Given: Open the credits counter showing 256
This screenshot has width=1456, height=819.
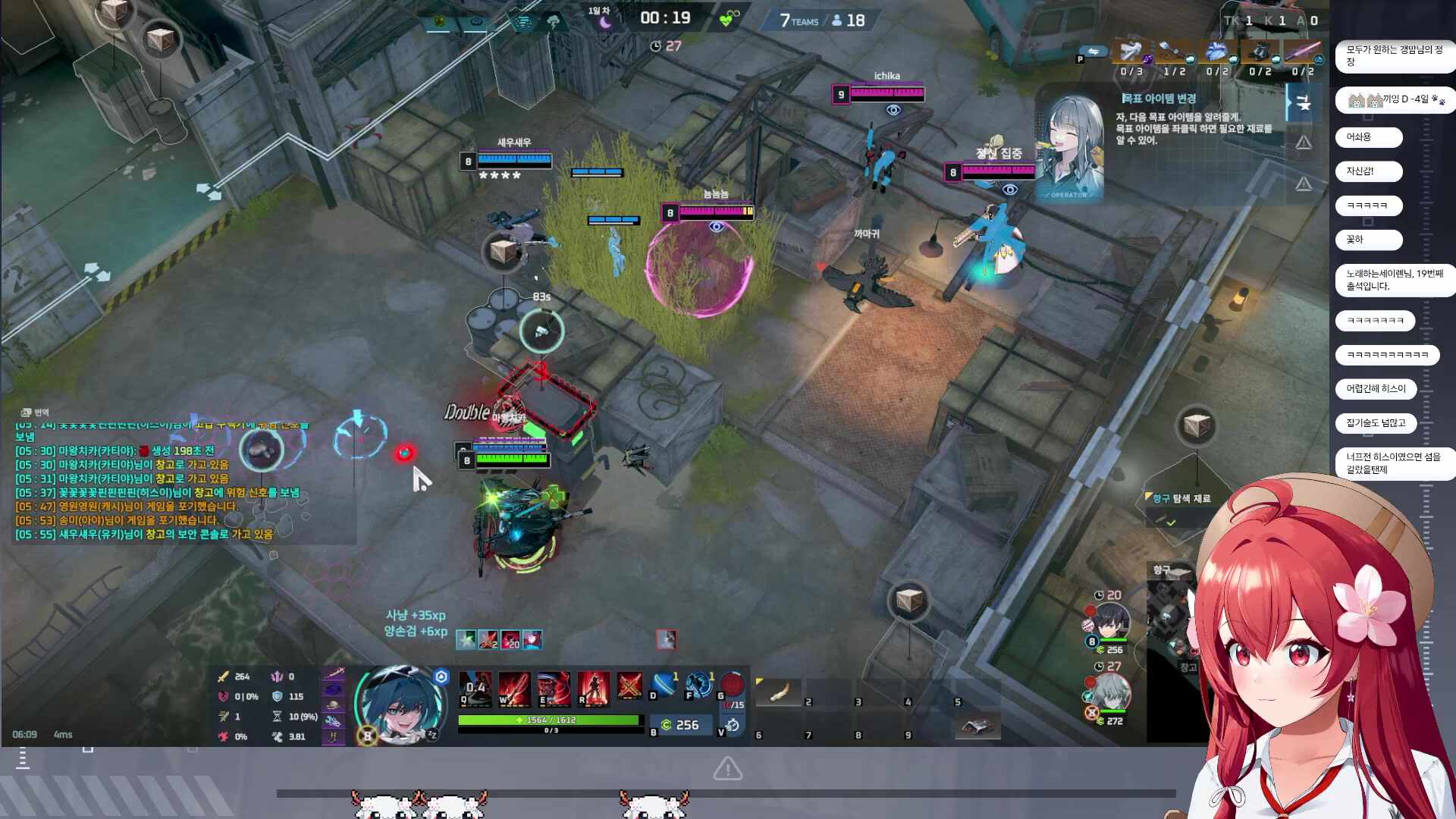Looking at the screenshot, I should coord(679,726).
